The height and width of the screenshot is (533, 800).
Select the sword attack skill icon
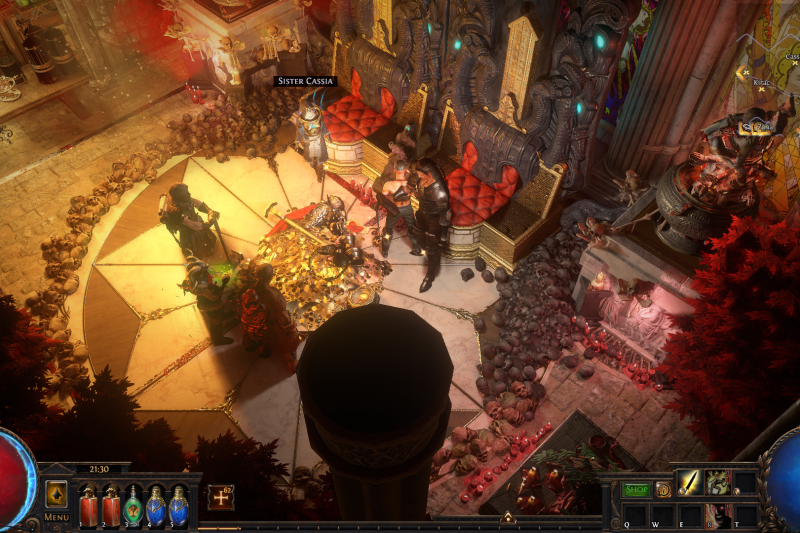(690, 483)
